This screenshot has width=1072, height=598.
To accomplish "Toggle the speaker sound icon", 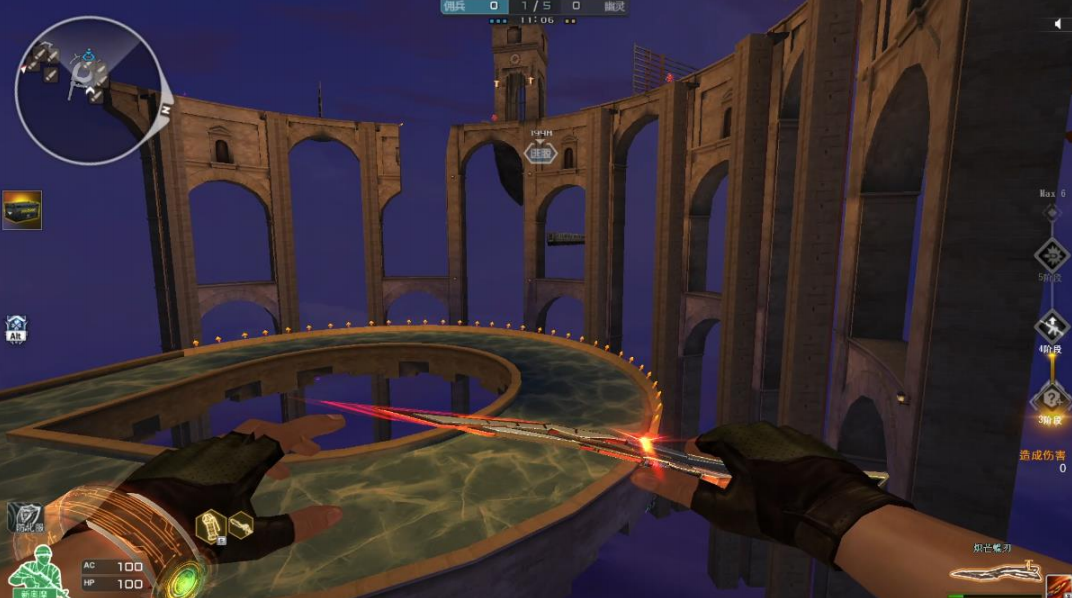I will (x=1059, y=23).
